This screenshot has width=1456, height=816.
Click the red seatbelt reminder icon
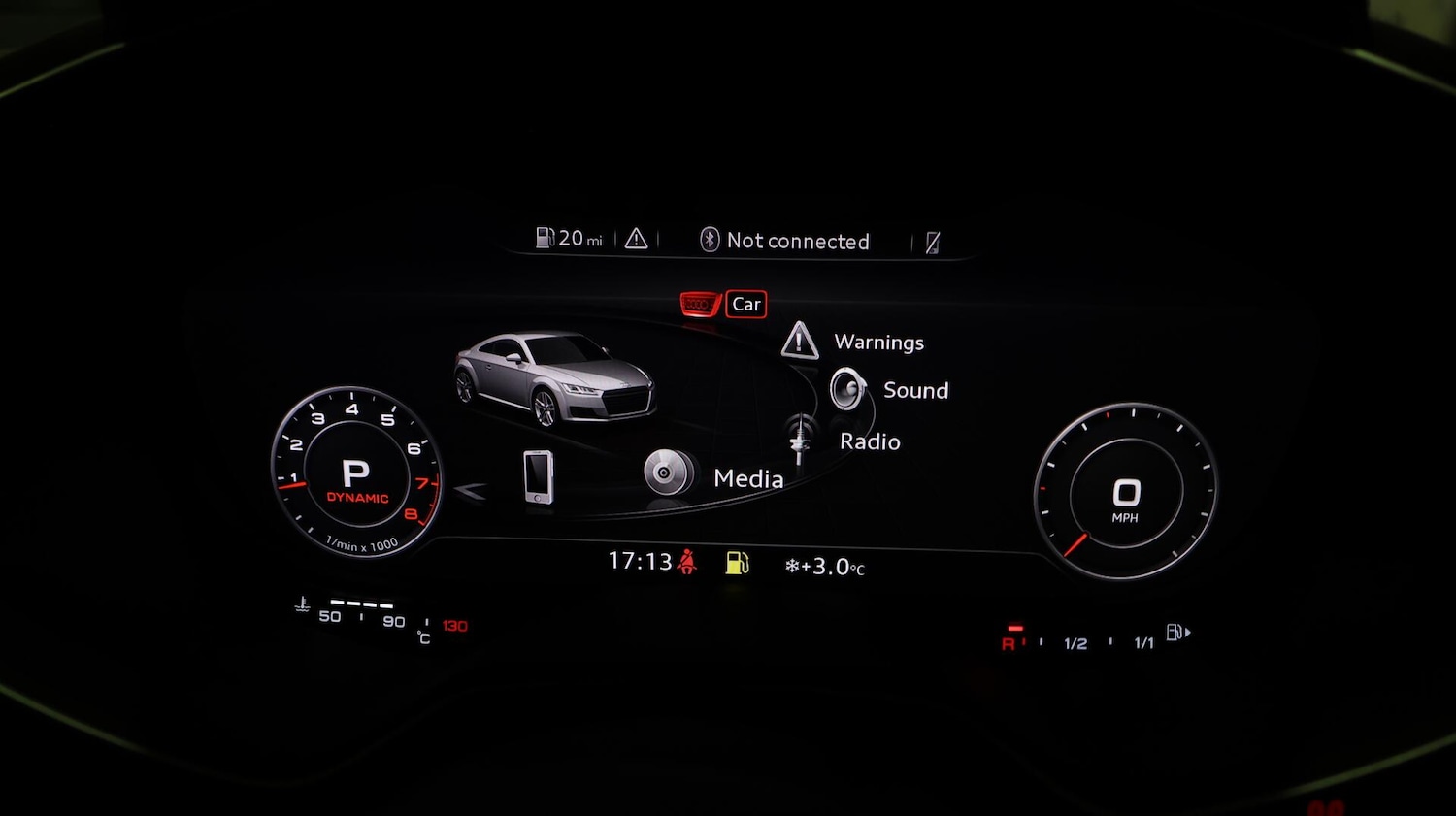(686, 561)
